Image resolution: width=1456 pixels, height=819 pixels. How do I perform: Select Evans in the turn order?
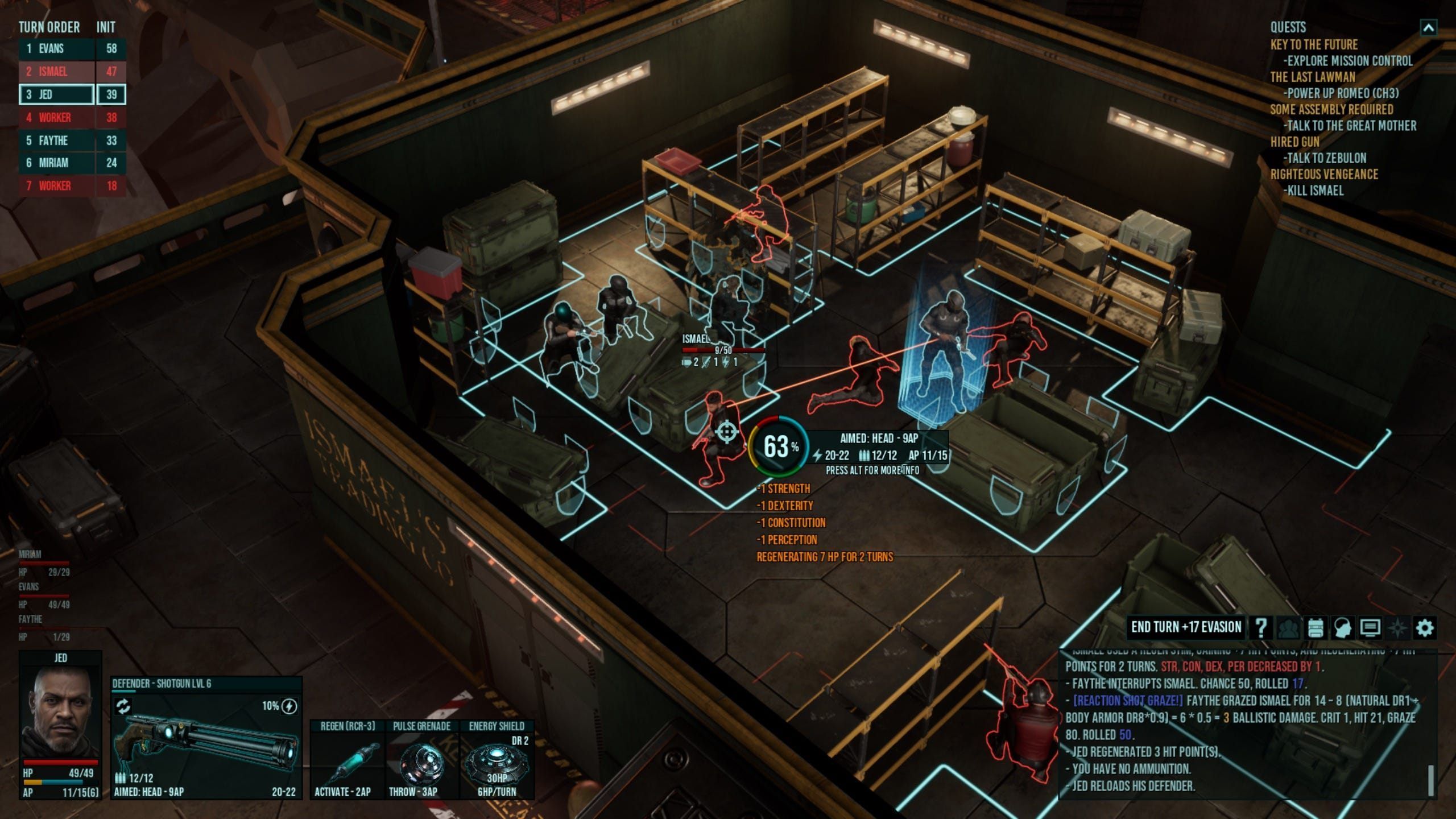click(57, 49)
